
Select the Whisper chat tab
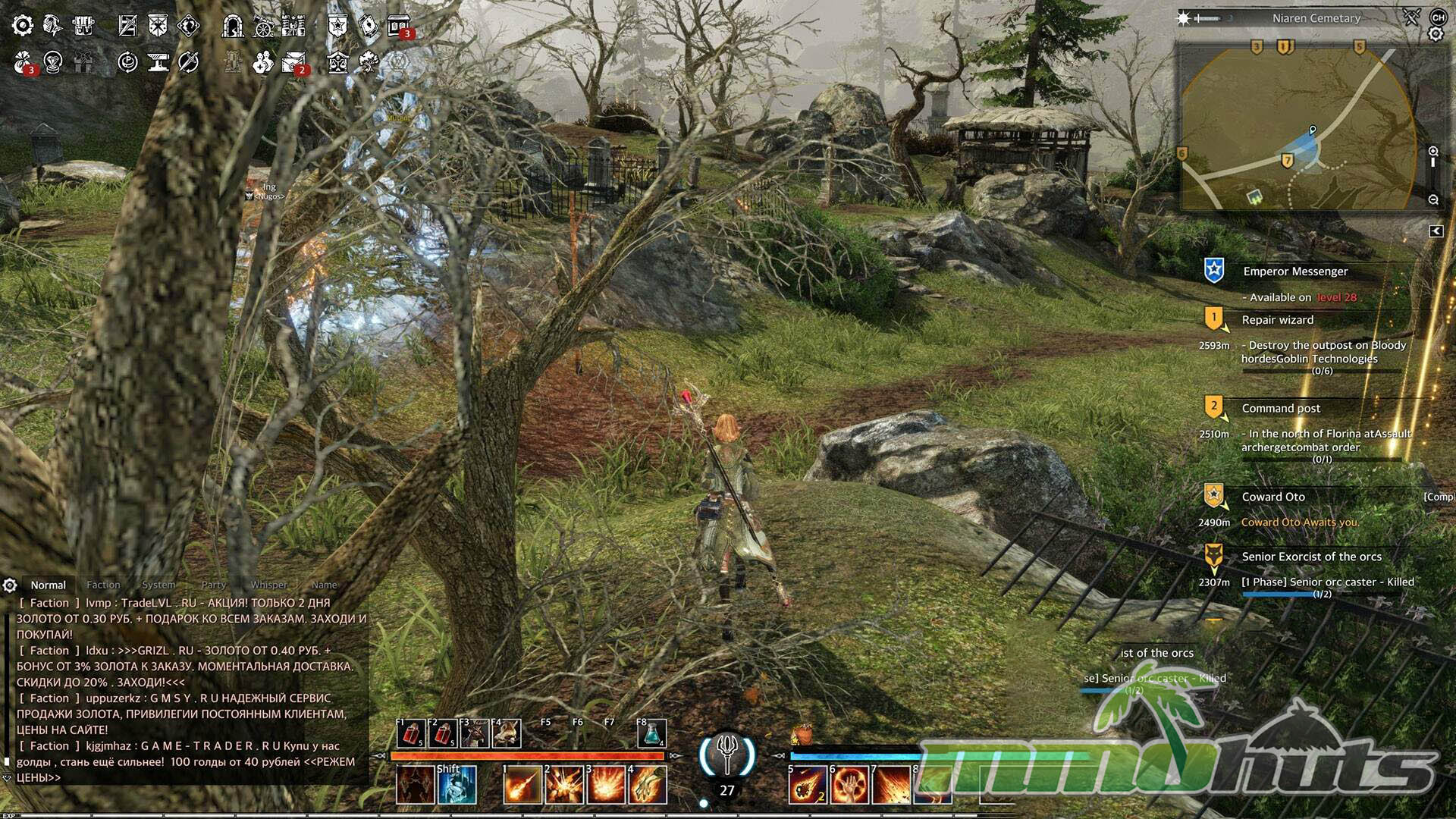pos(269,585)
